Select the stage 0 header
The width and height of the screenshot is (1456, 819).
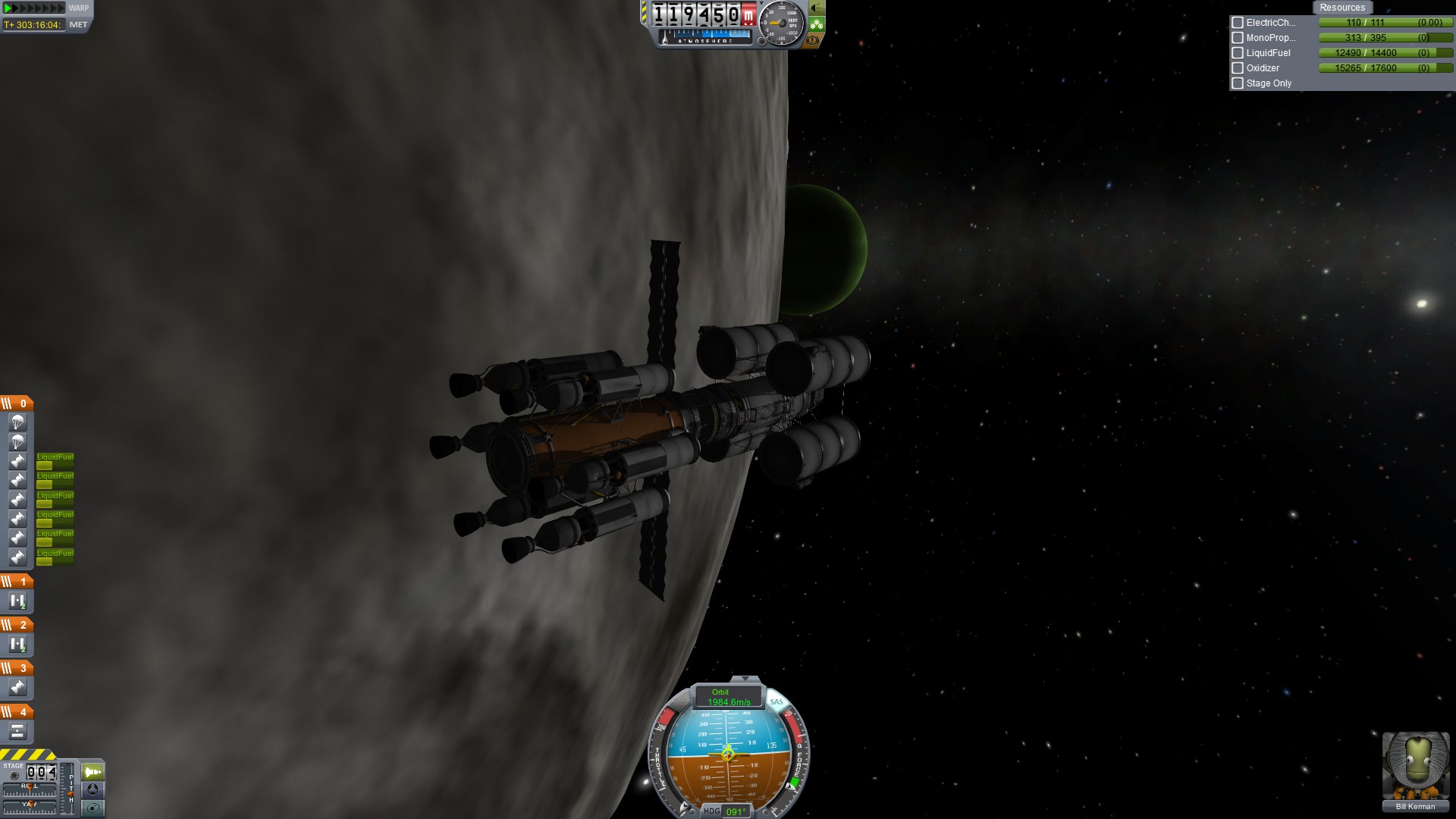coord(17,403)
